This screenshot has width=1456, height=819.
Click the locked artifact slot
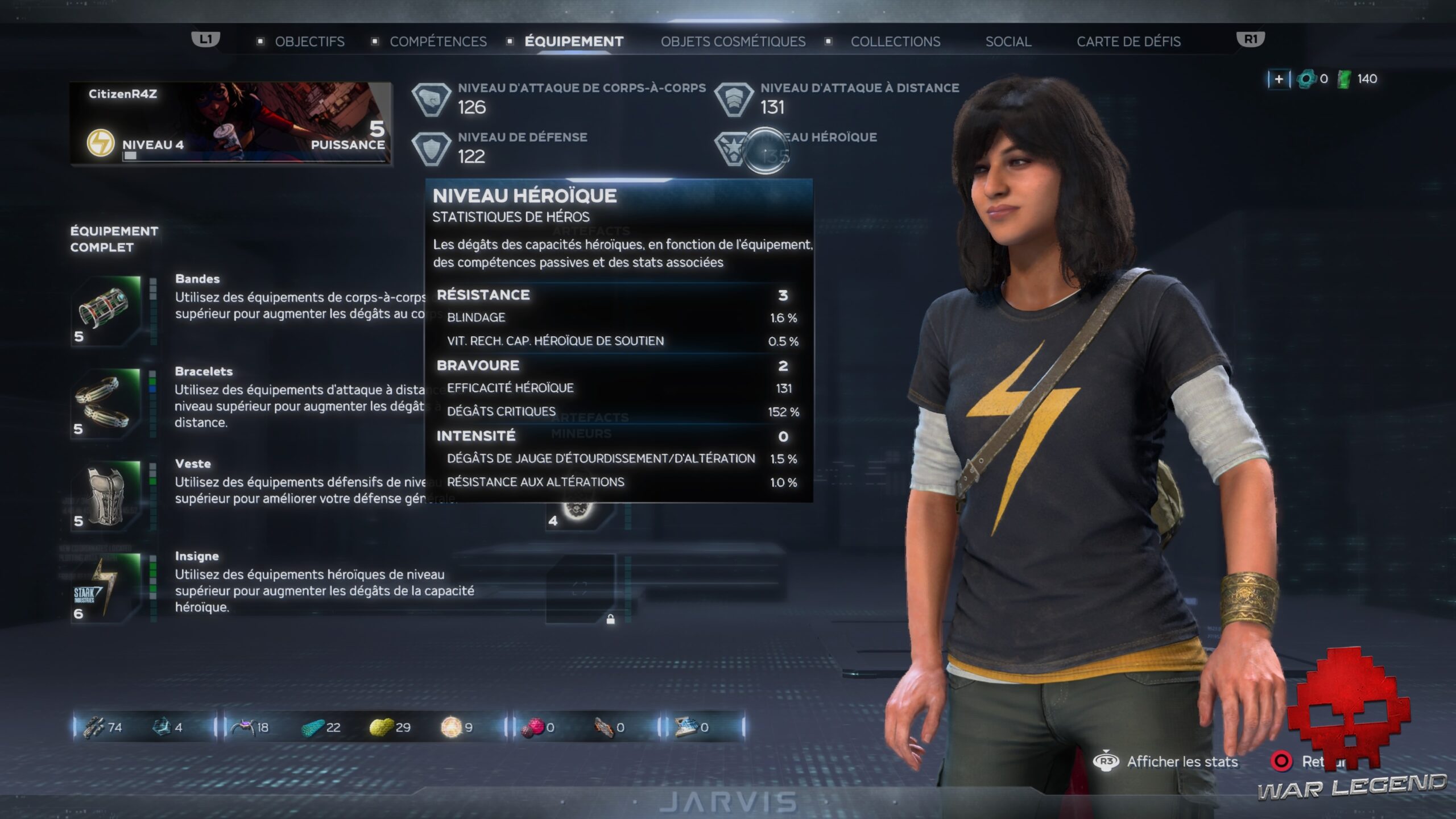[x=580, y=589]
